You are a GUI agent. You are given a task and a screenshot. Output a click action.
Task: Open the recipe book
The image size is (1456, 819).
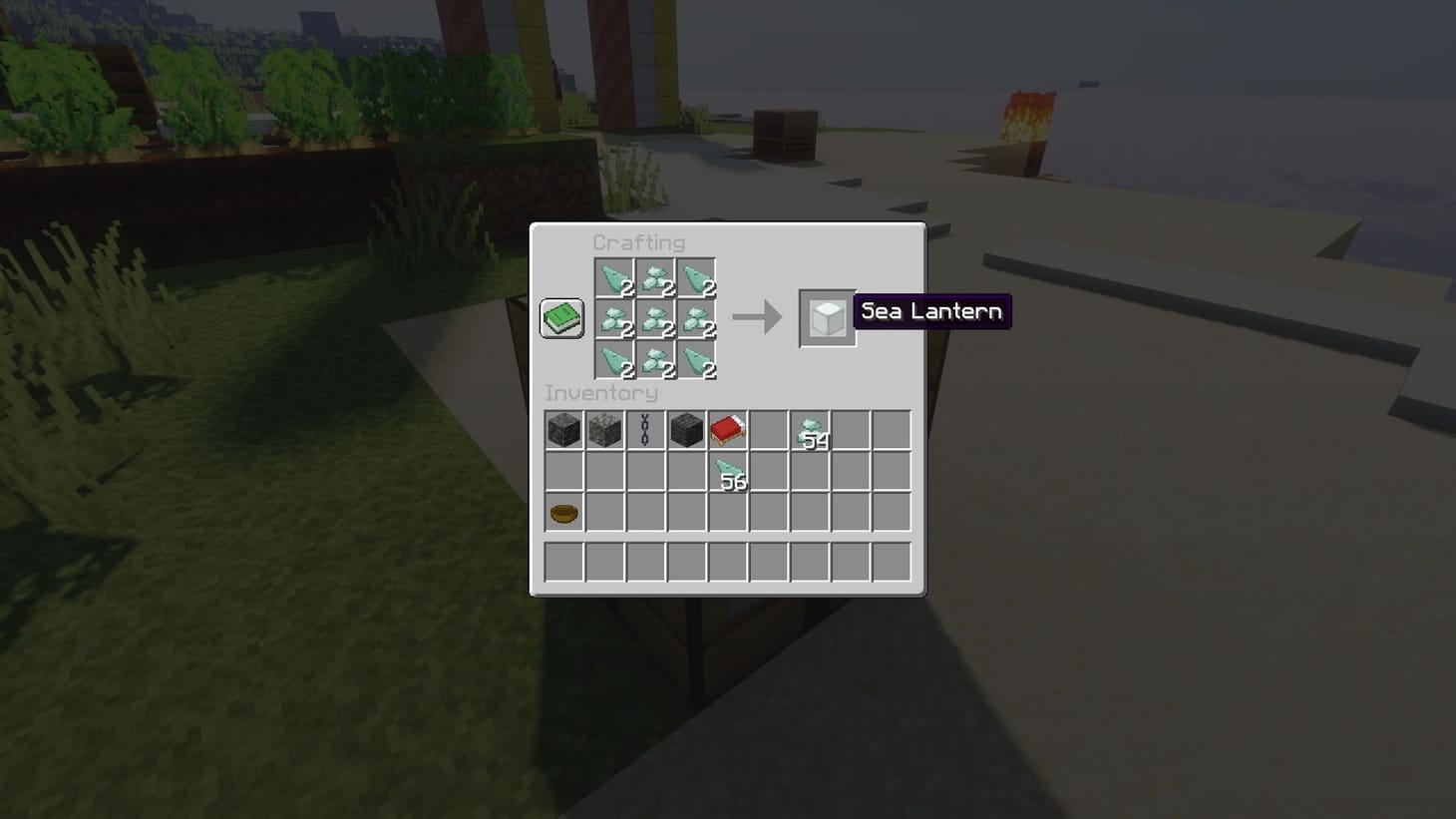click(x=560, y=316)
